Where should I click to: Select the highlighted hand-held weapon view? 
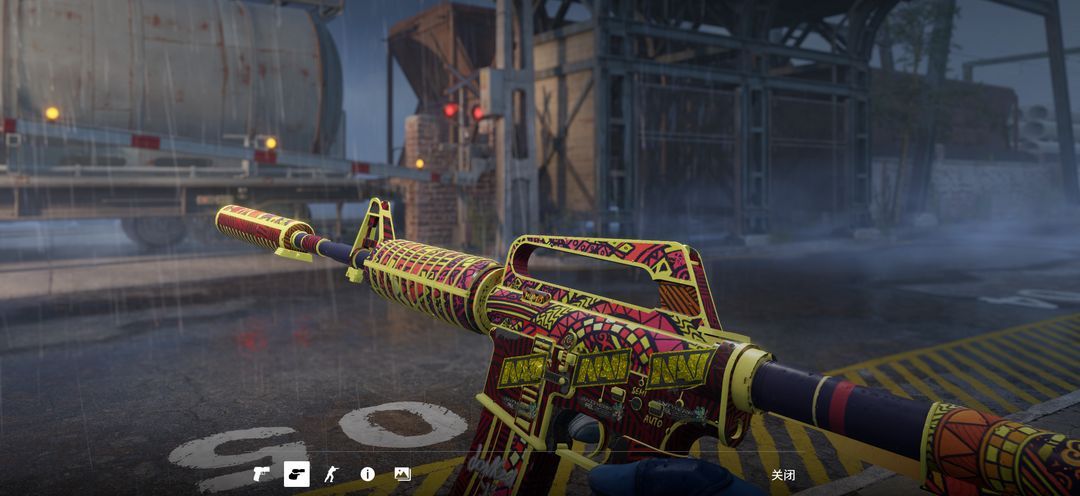click(x=297, y=474)
